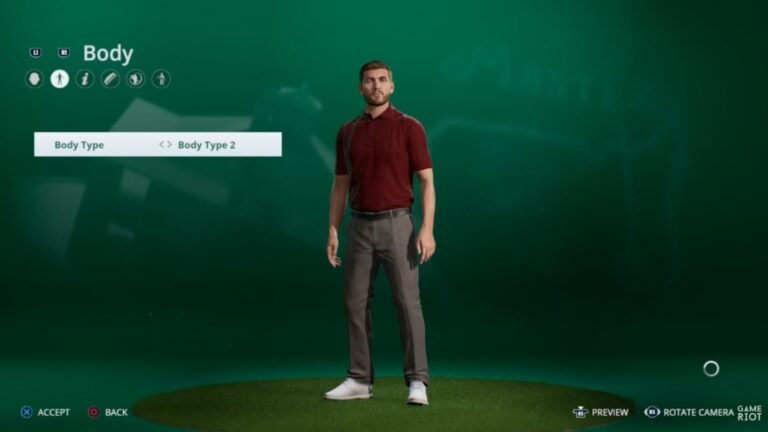Choose the standing golfer figure tab
Viewport: 768px width, 432px height.
click(161, 79)
